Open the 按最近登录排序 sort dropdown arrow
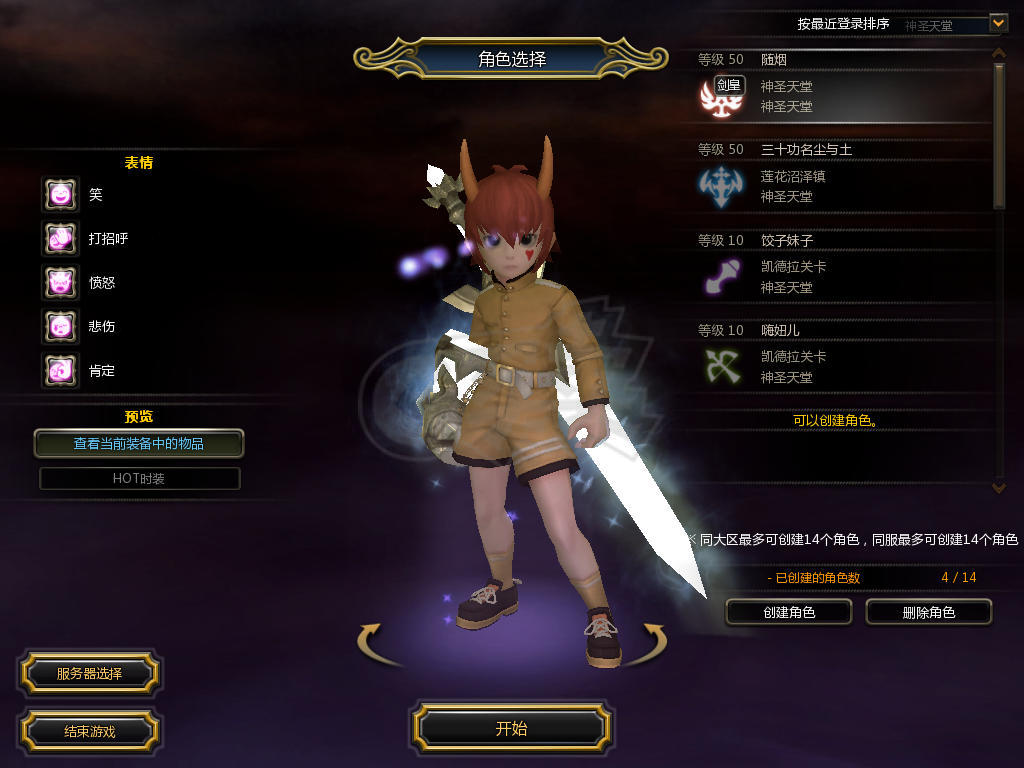Viewport: 1024px width, 768px height. [x=998, y=22]
